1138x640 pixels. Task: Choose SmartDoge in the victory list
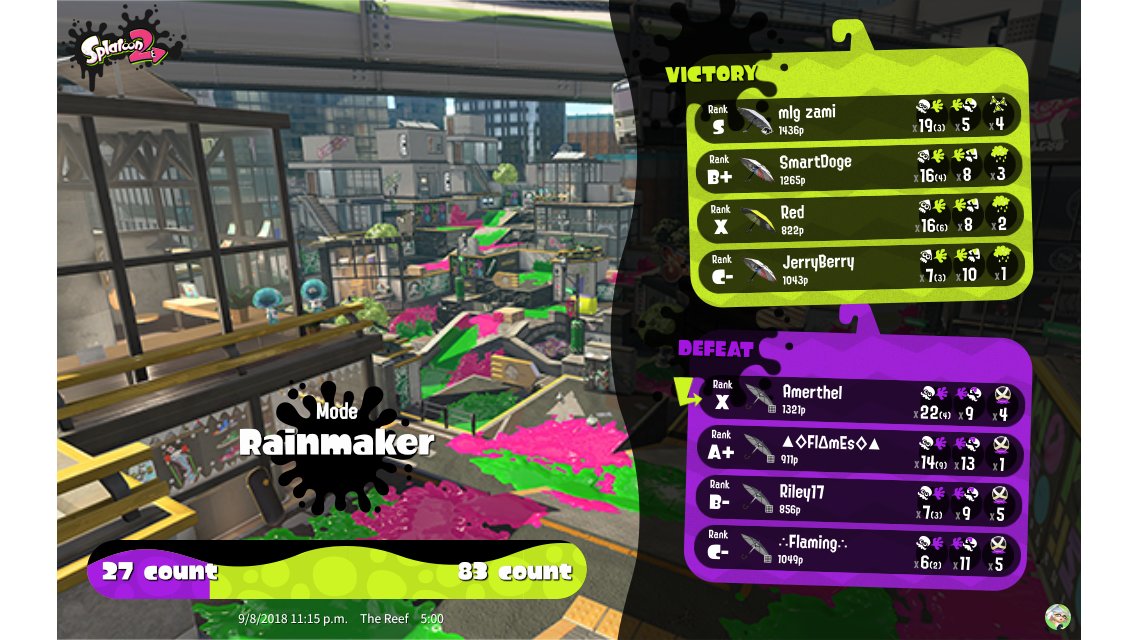click(860, 166)
